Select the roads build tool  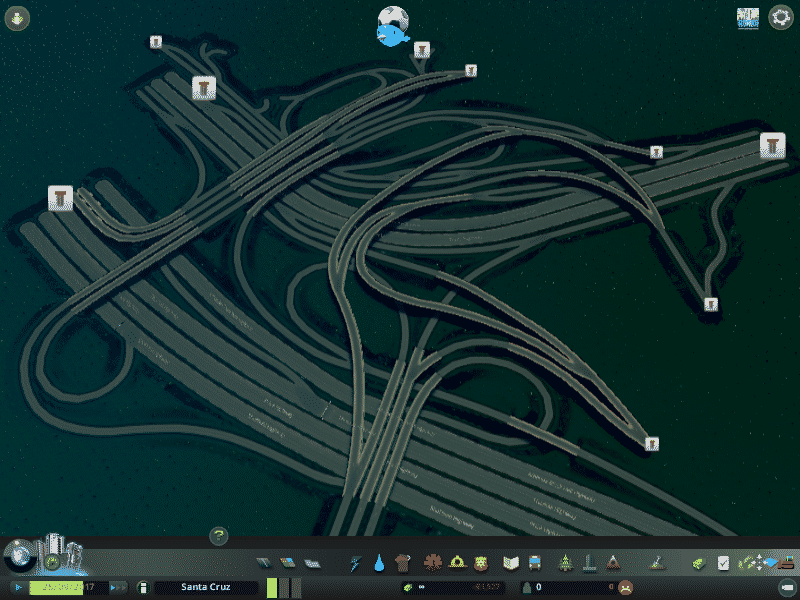click(264, 563)
